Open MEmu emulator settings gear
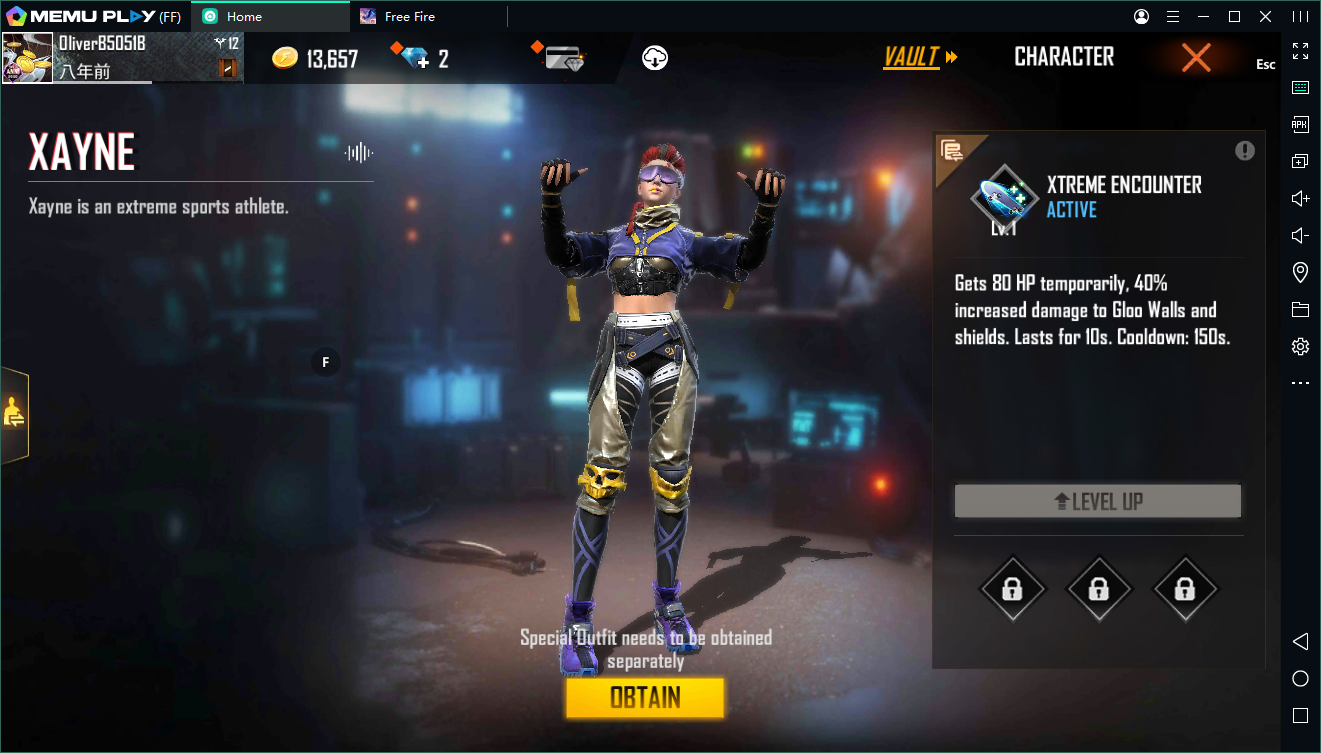 click(1300, 347)
